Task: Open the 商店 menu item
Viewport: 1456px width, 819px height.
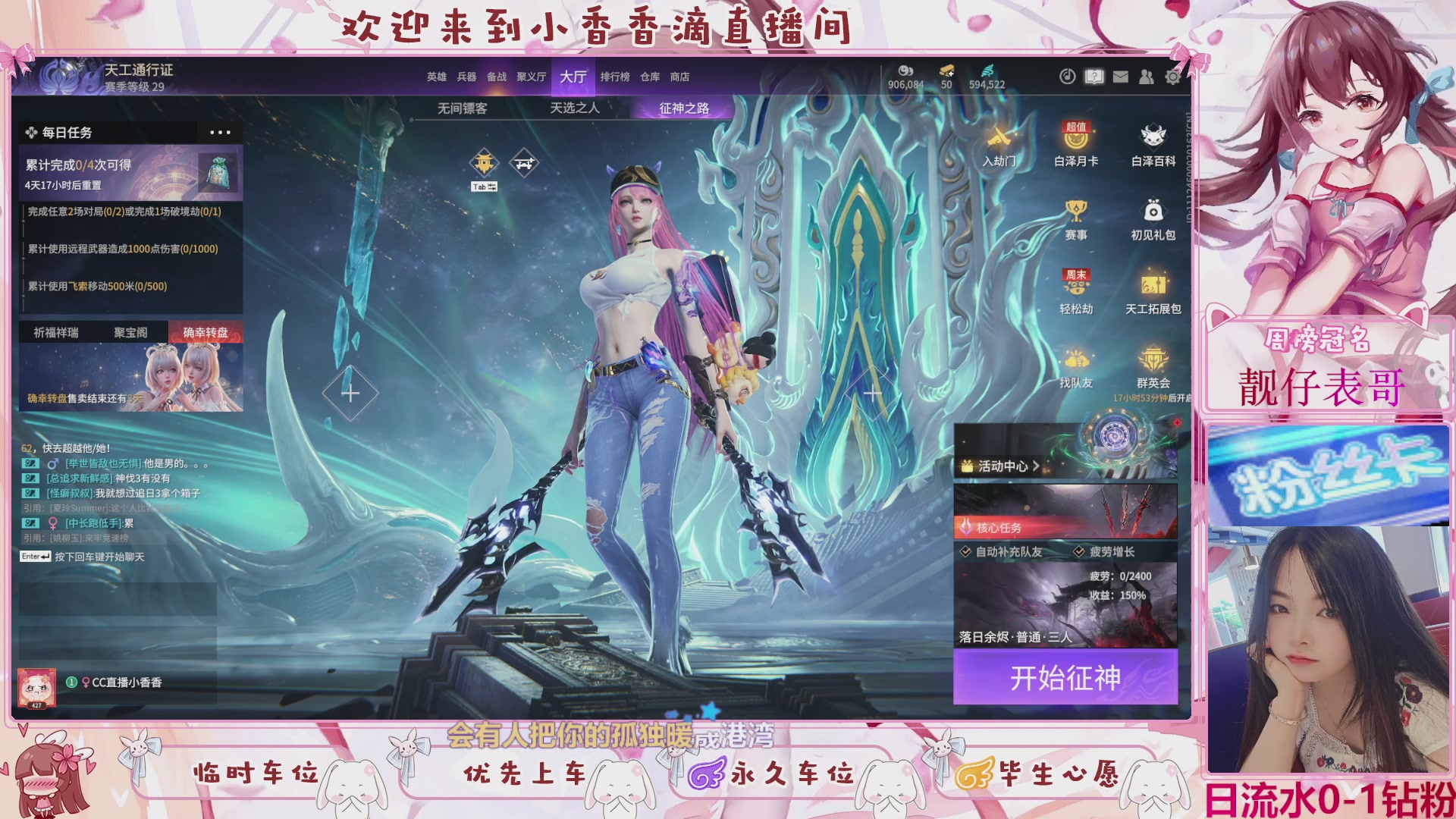Action: (679, 77)
